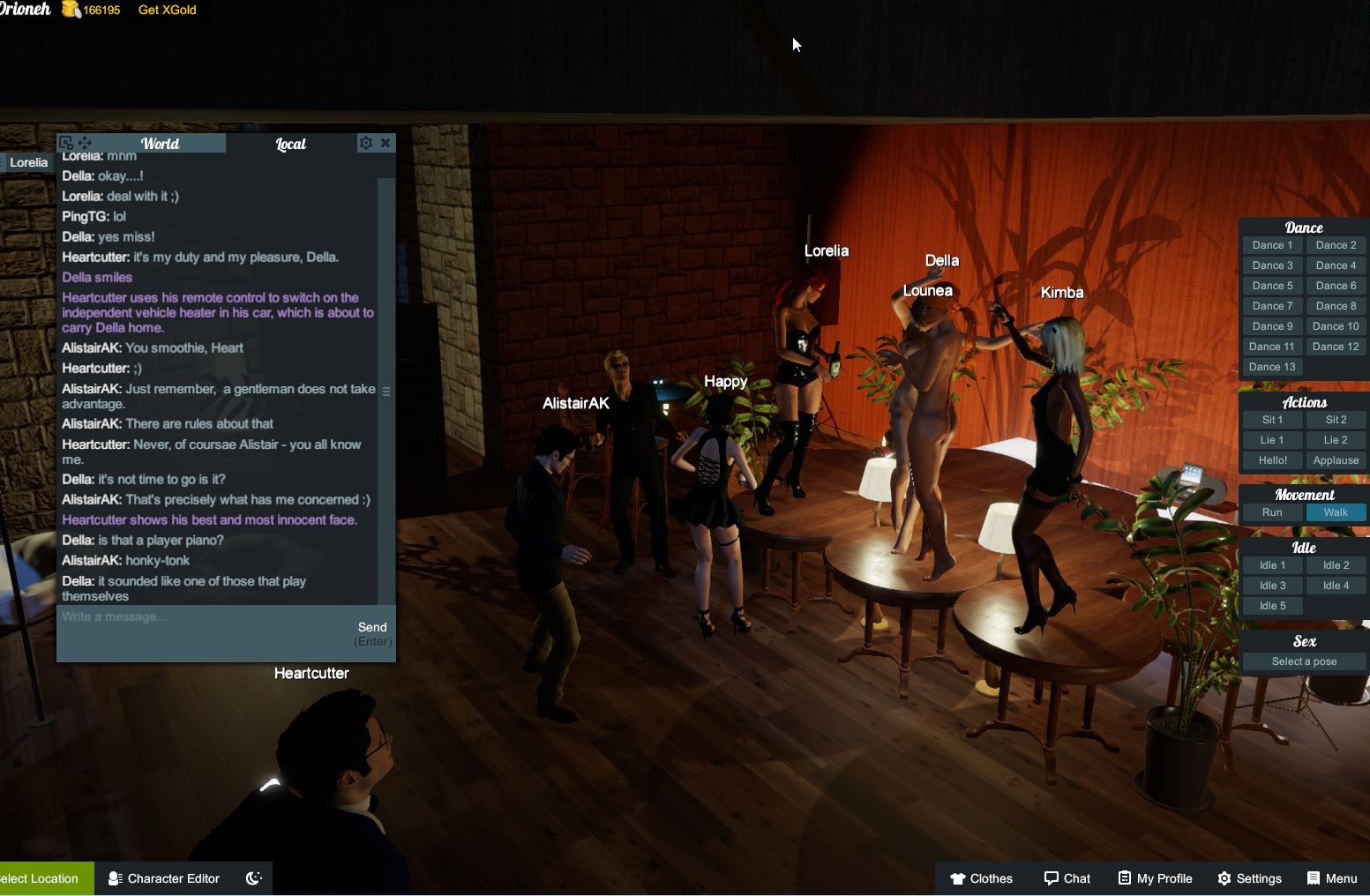The width and height of the screenshot is (1370, 896).
Task: Click the move handle arrows on chat window
Action: (x=85, y=142)
